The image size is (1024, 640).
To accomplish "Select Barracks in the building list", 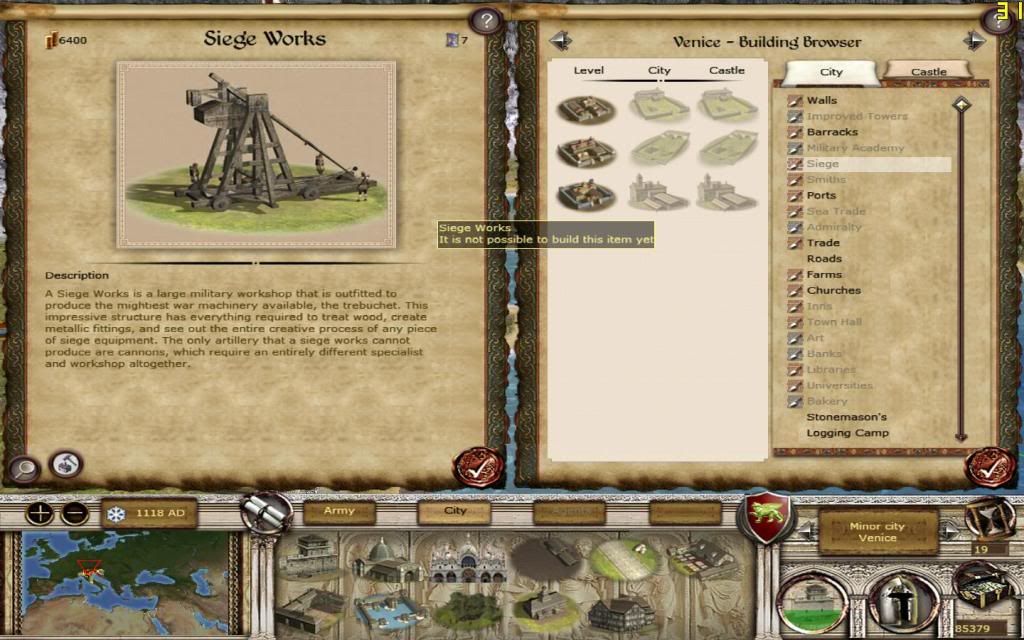I will pyautogui.click(x=832, y=132).
